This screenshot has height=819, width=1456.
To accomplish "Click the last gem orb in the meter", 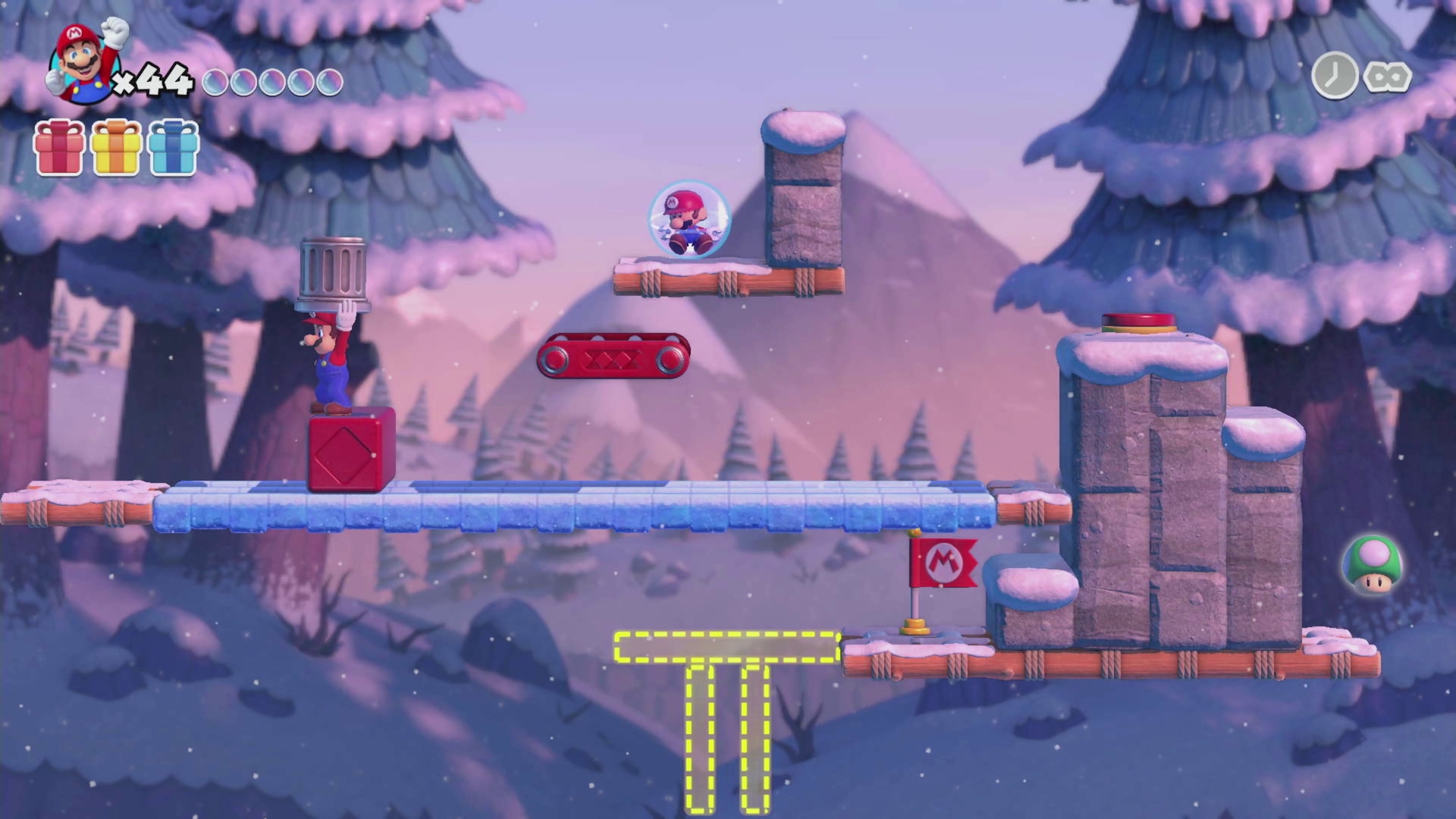I will click(x=329, y=82).
